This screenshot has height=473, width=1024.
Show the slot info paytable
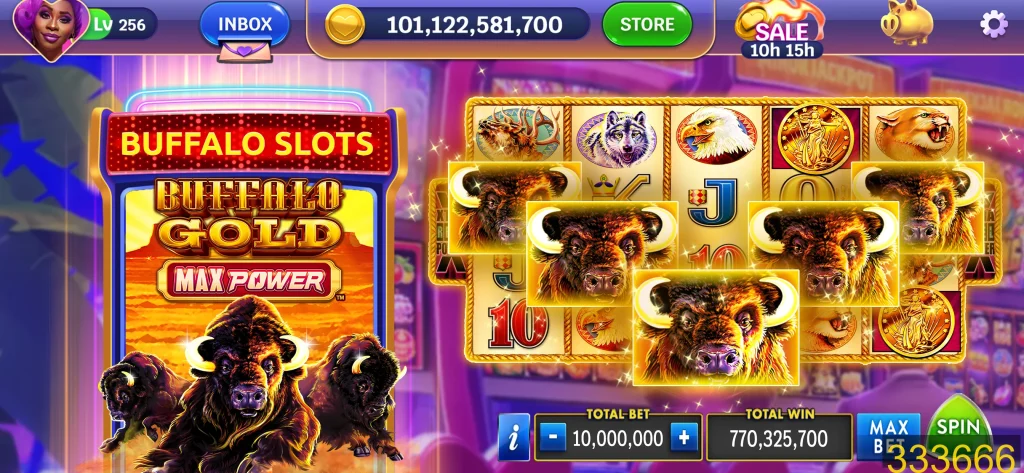(x=514, y=437)
